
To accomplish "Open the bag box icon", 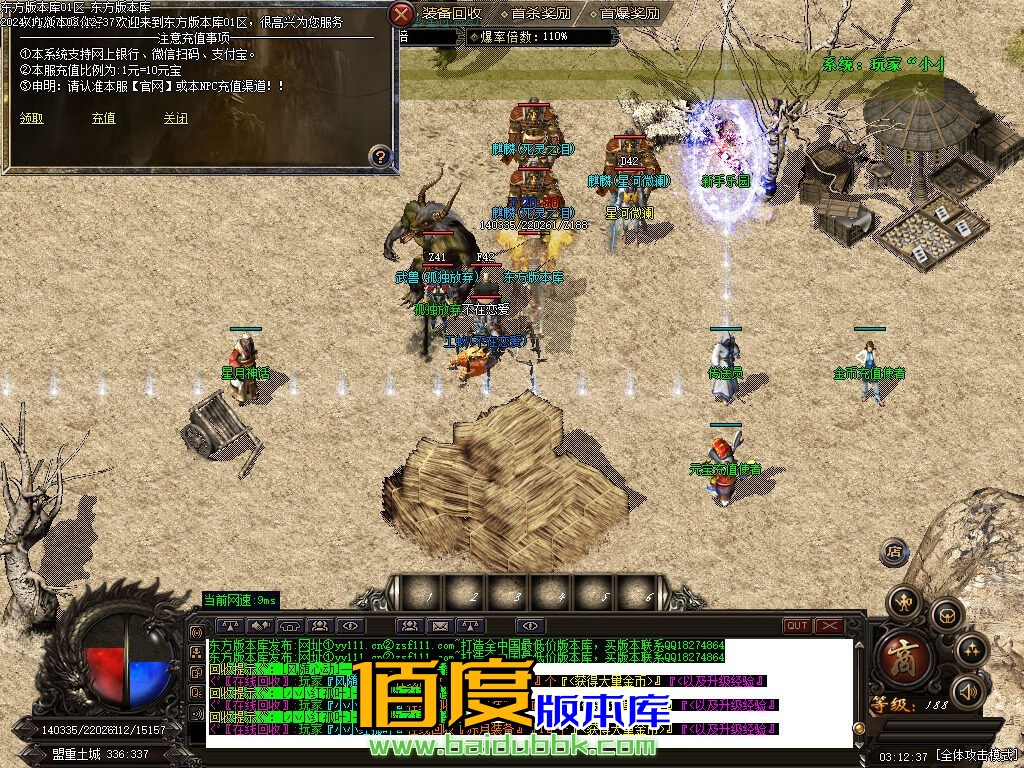I will (946, 615).
